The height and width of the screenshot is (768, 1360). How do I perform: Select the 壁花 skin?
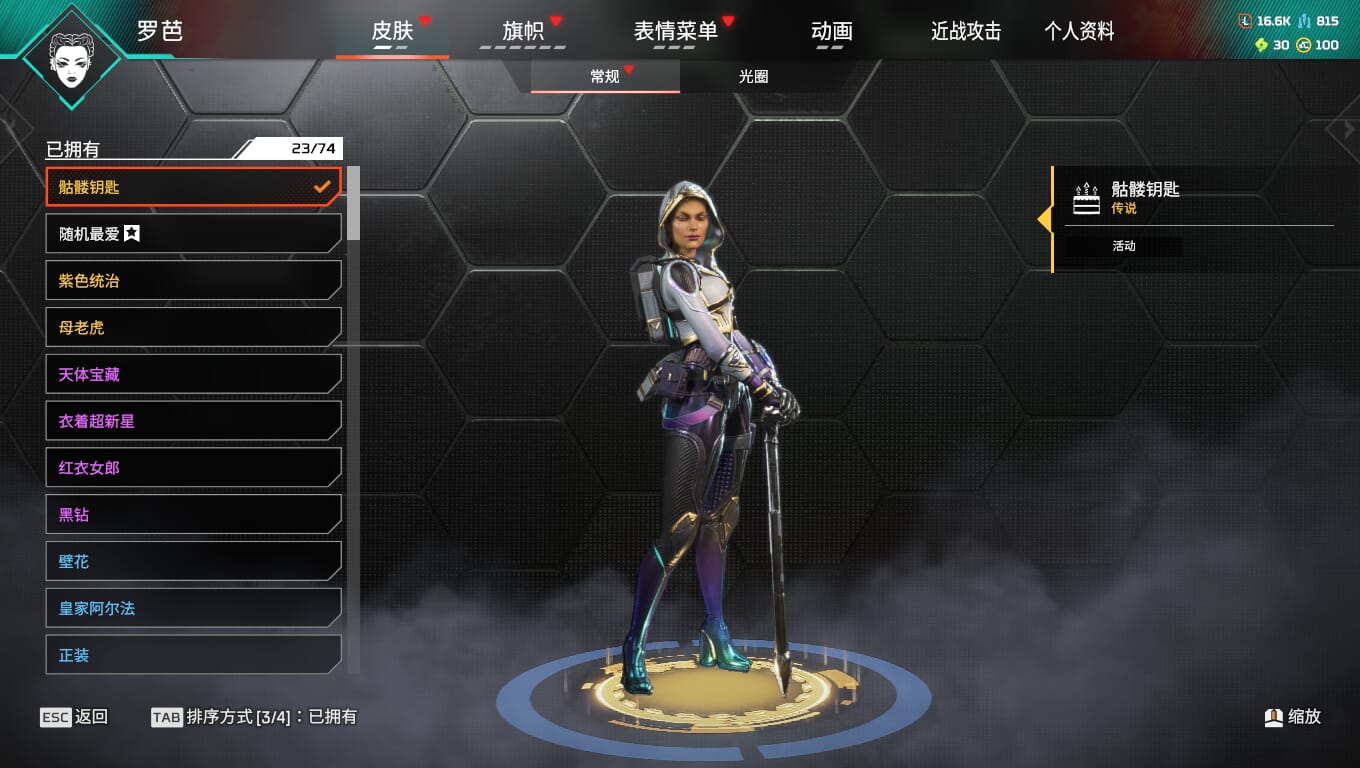(x=193, y=562)
